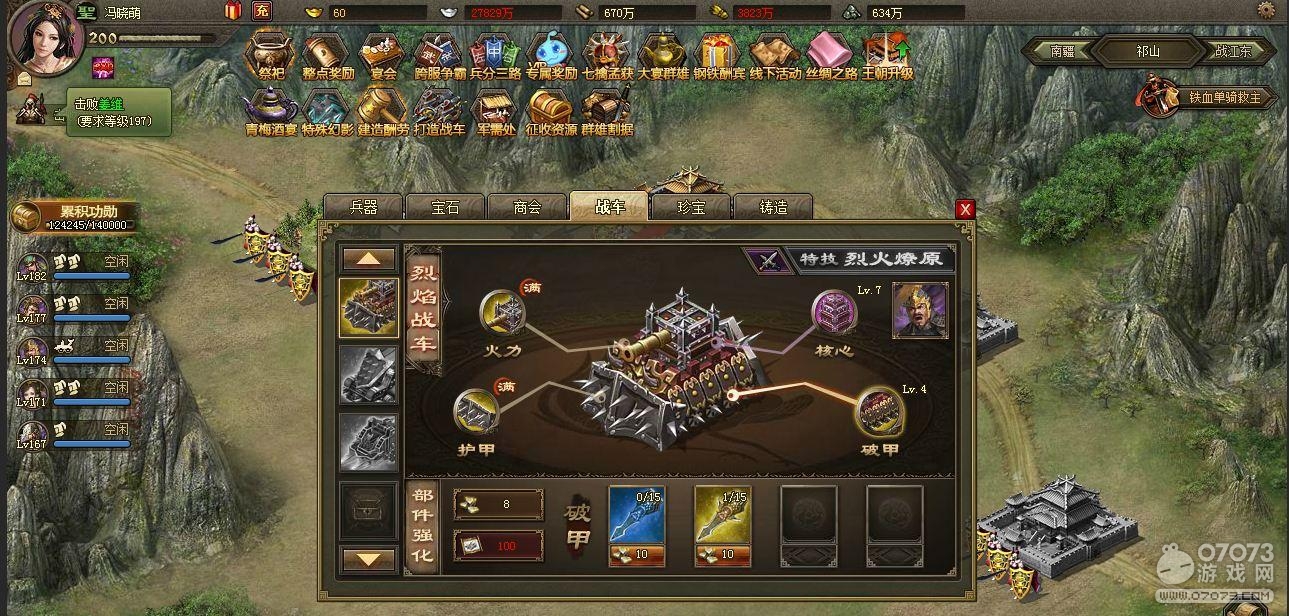The width and height of the screenshot is (1289, 616).
Task: Open the 铸造 tab
Action: click(773, 208)
